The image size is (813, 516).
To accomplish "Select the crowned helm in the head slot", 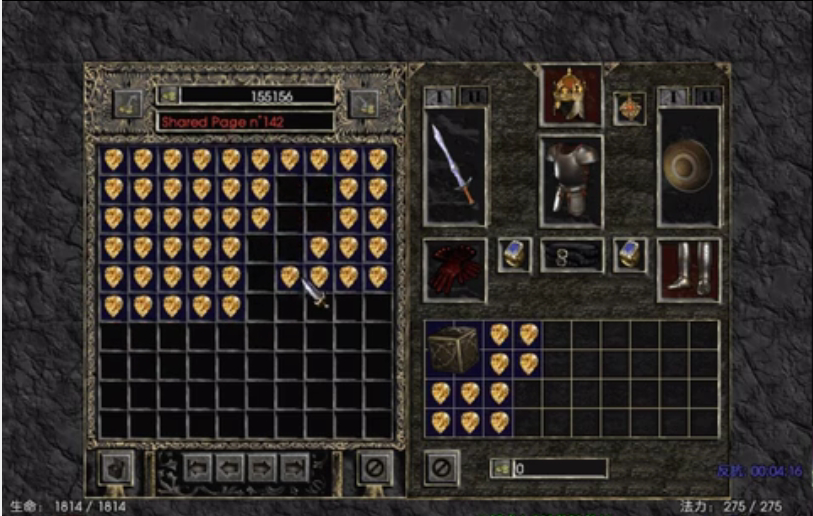I will 571,95.
